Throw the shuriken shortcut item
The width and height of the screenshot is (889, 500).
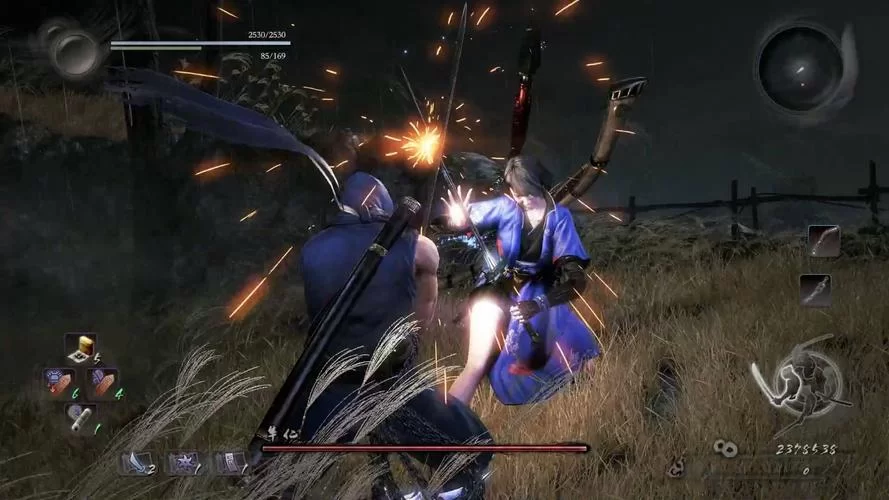click(184, 462)
